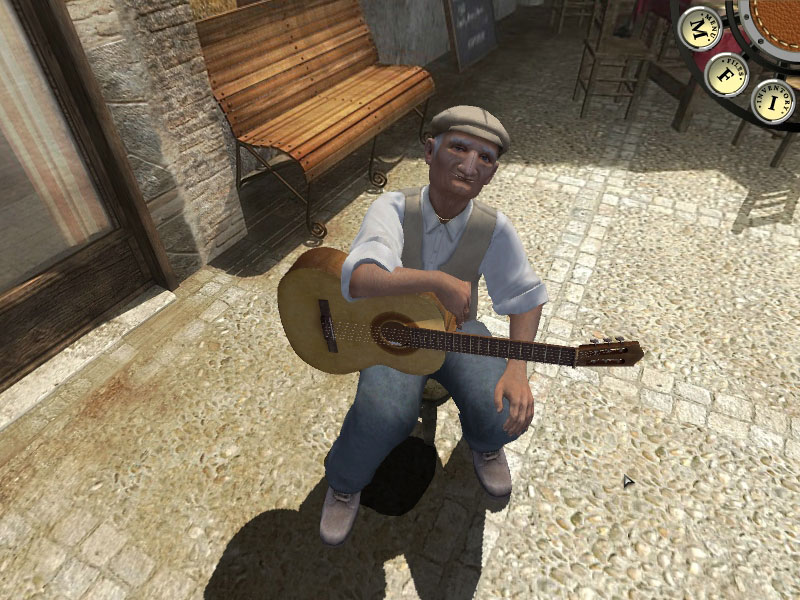800x600 pixels.
Task: Open the Menu with the M button
Action: pyautogui.click(x=699, y=28)
